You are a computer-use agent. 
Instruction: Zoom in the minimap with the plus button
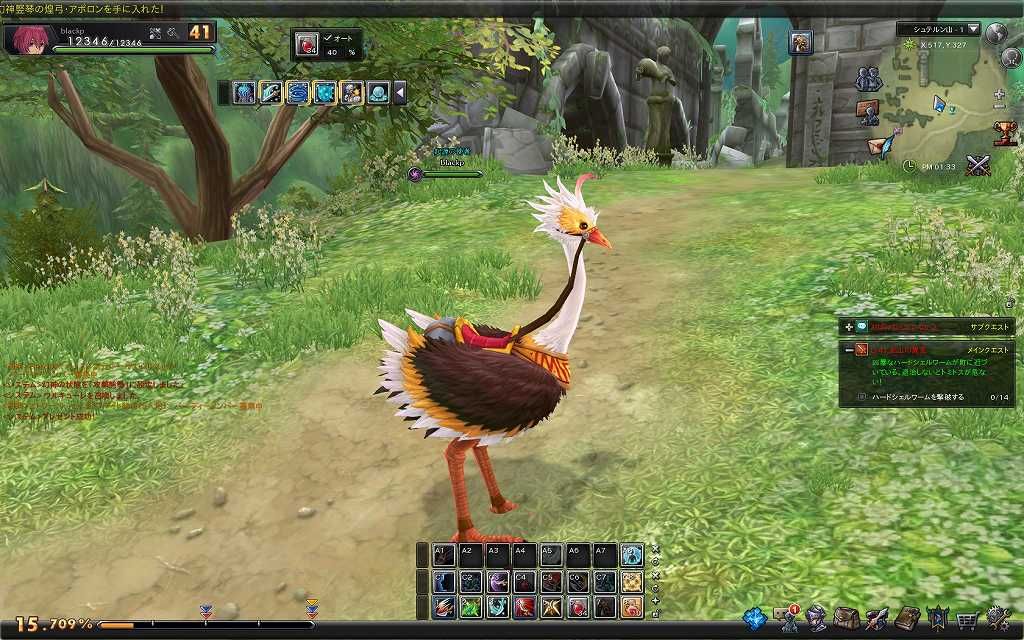1000,93
